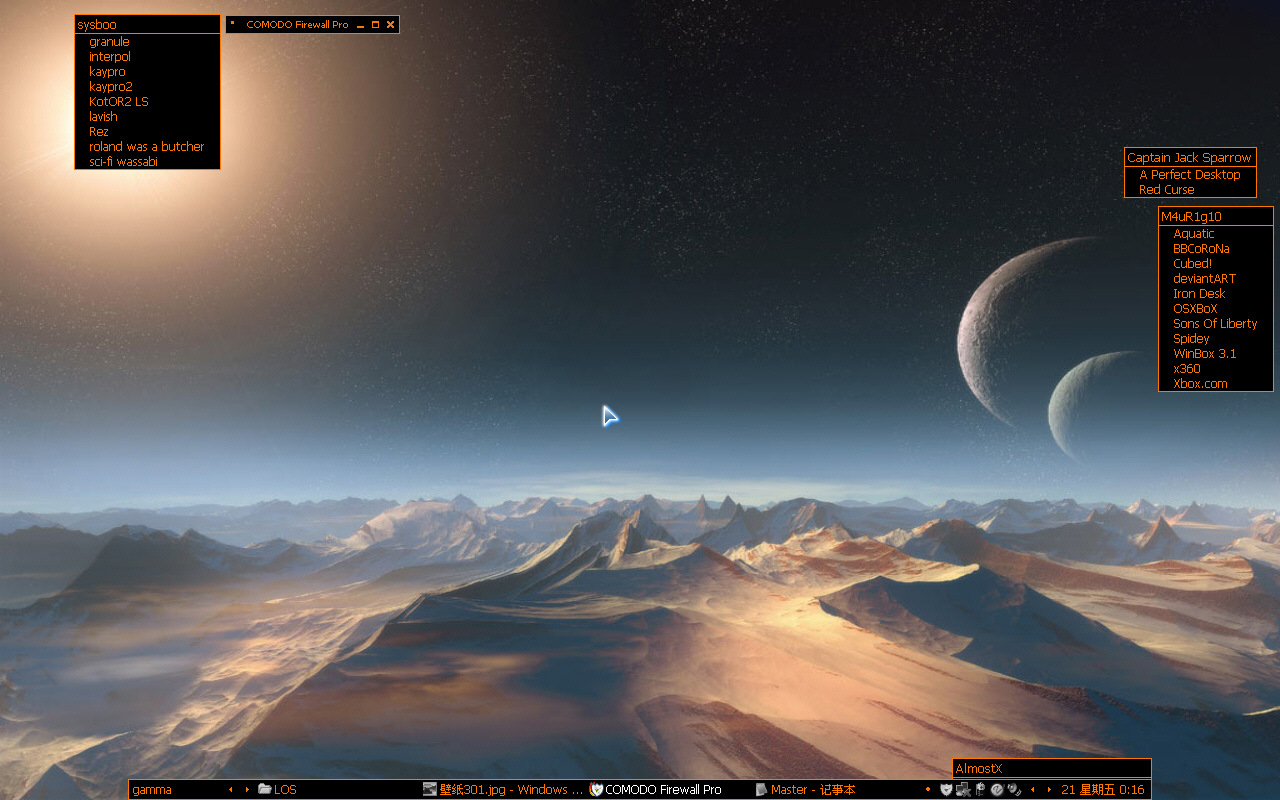
Task: Choose roland was a butcher entry
Action: coord(146,147)
